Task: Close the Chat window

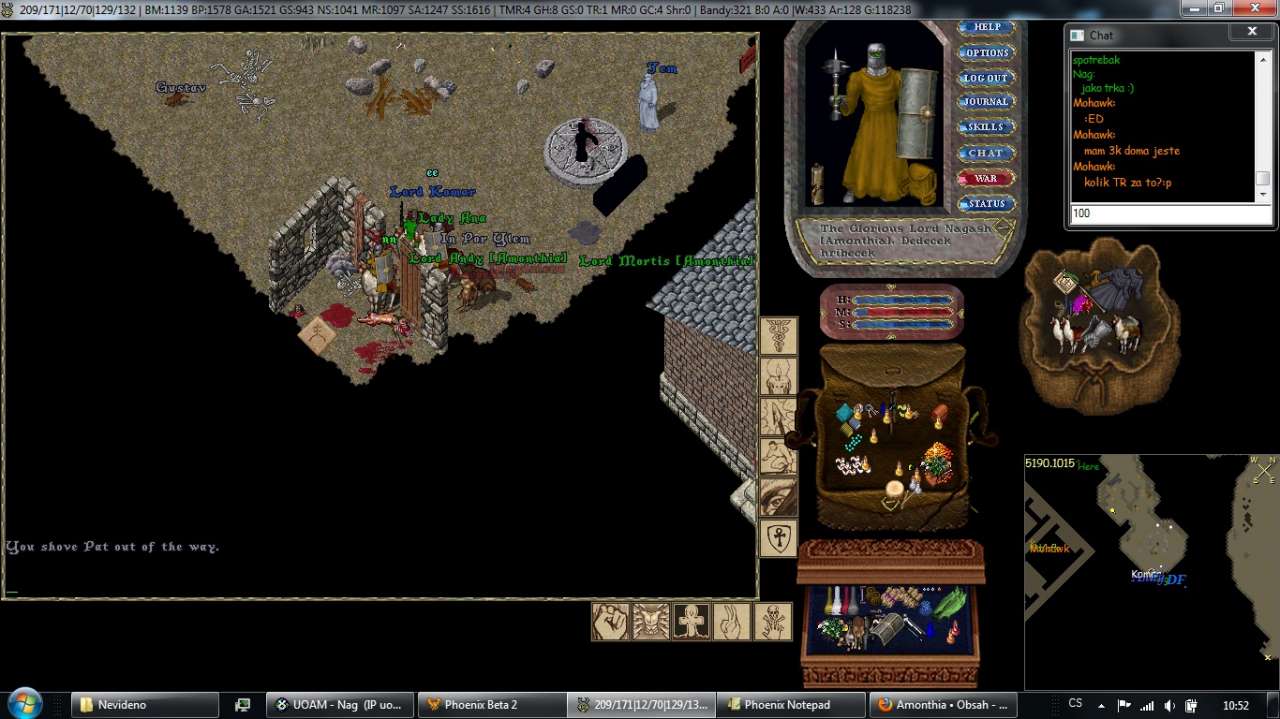Action: click(x=1252, y=32)
